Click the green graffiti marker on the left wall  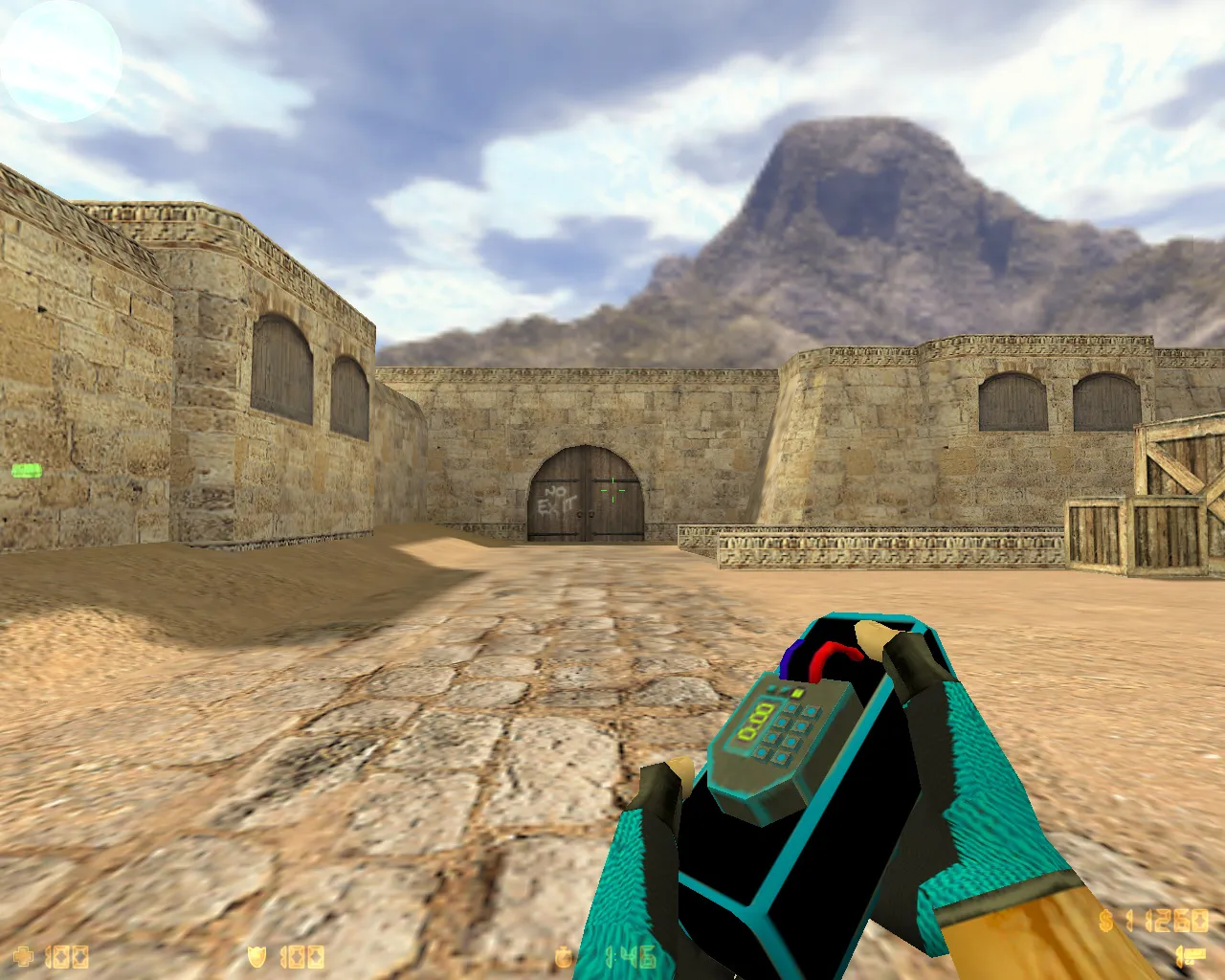26,471
